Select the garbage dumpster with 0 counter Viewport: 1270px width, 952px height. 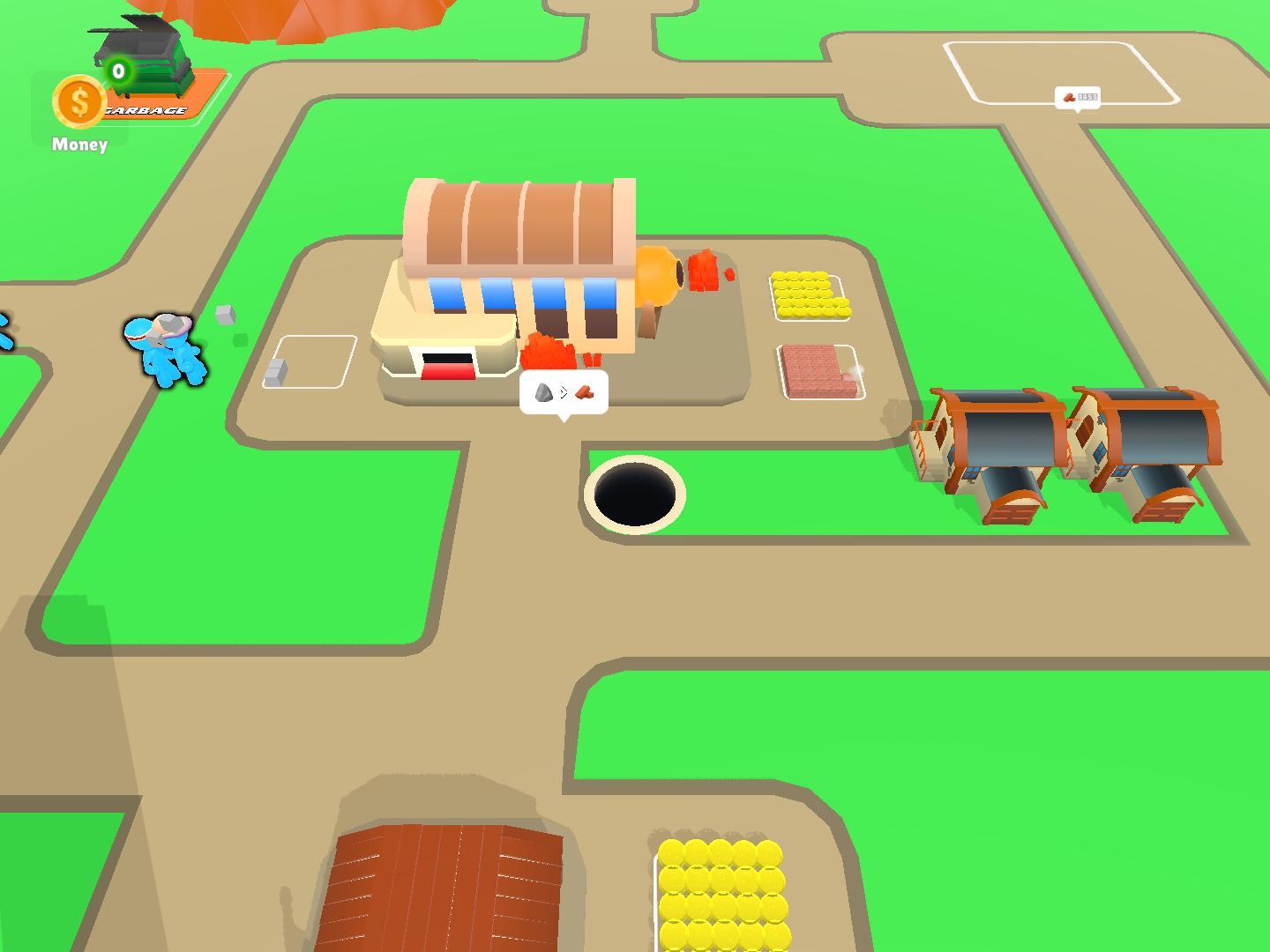point(143,53)
